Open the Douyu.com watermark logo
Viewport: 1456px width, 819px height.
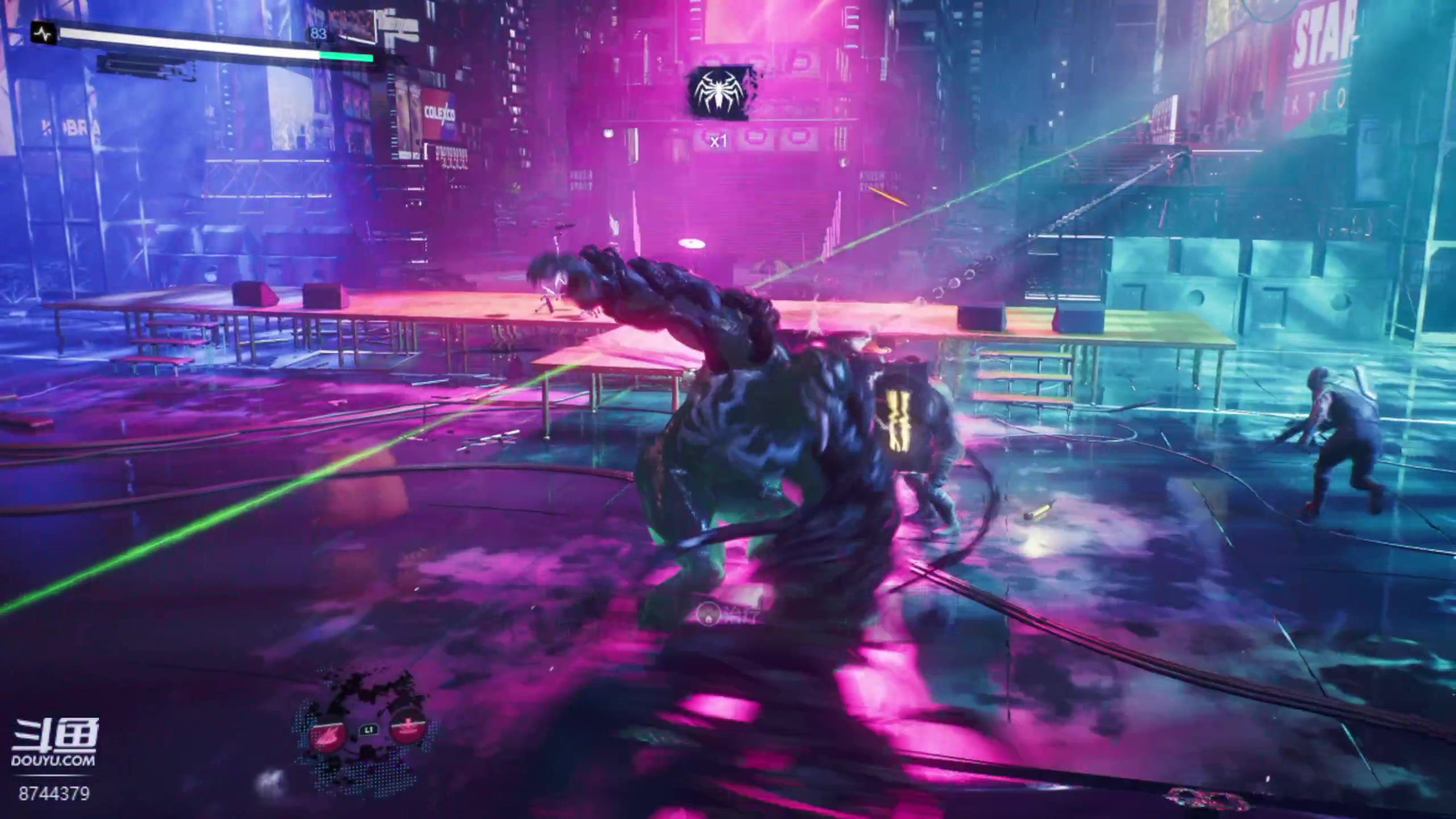click(55, 743)
